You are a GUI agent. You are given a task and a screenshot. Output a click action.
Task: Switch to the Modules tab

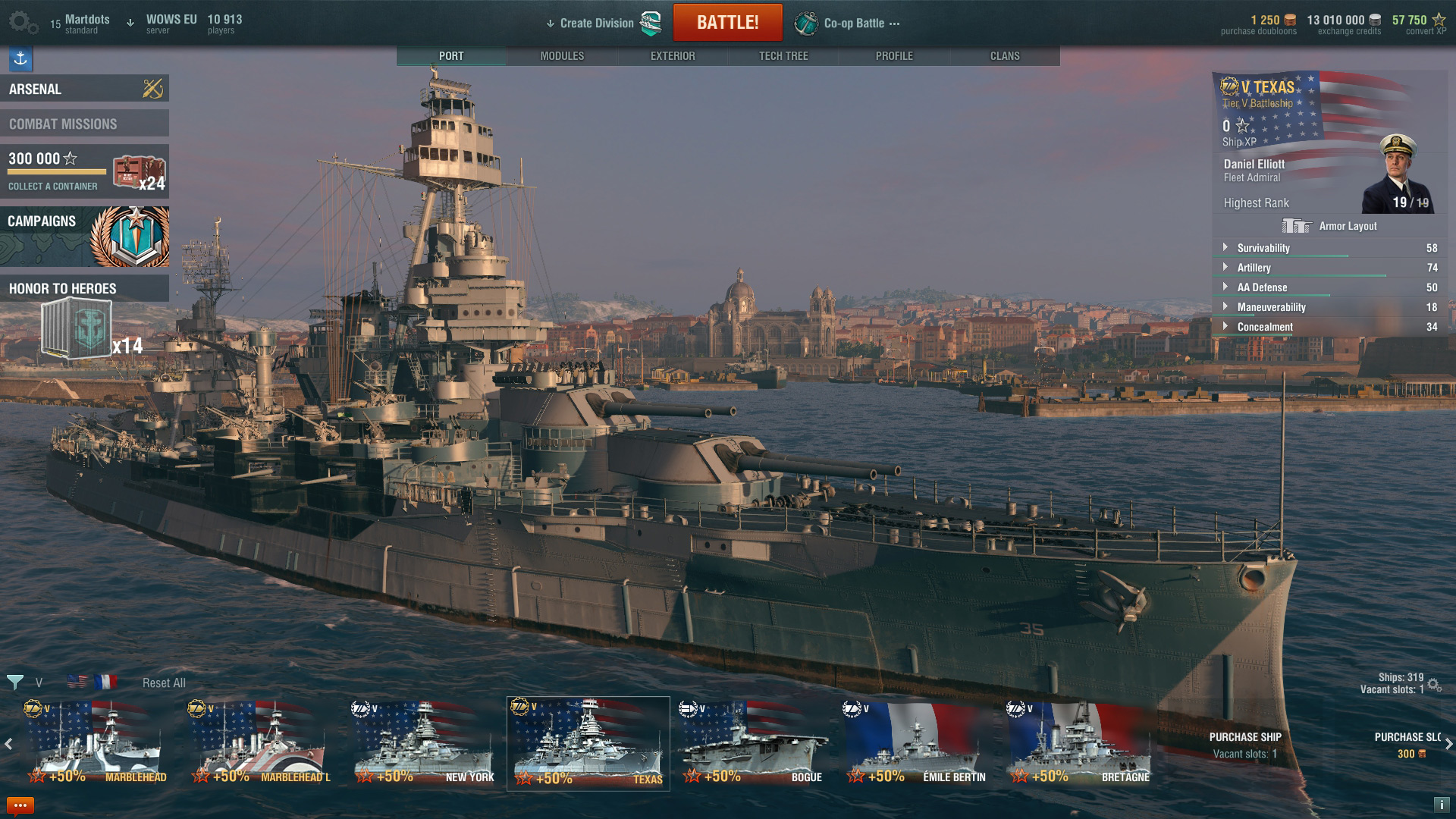(x=561, y=55)
